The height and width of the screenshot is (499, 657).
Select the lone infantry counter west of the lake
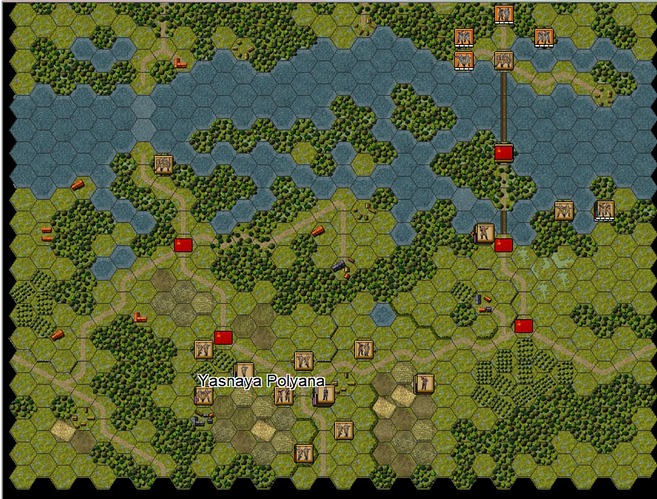coord(163,164)
